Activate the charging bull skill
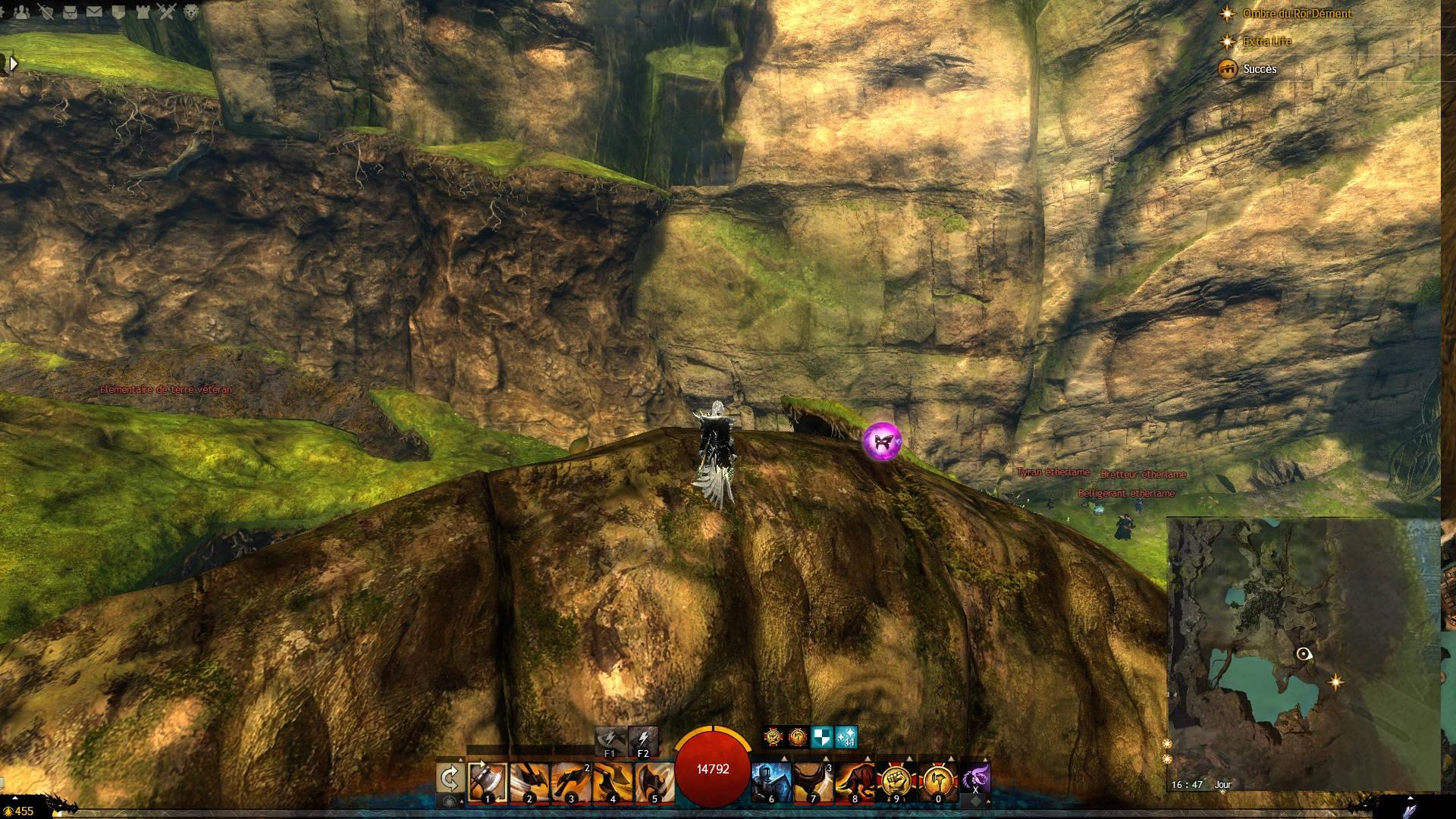Screen dimensions: 1456x819 pyautogui.click(x=855, y=782)
